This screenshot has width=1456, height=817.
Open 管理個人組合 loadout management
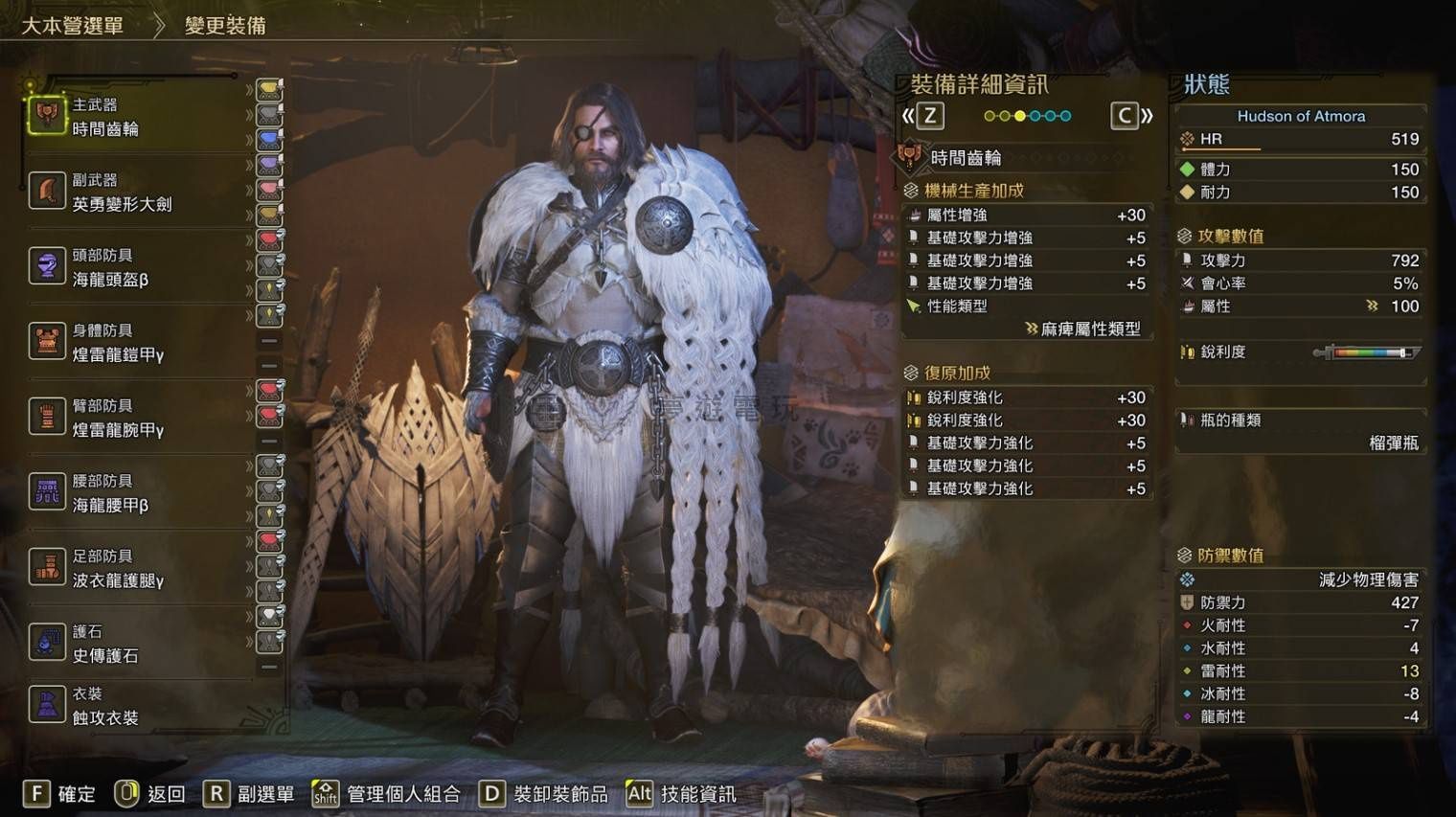(387, 794)
